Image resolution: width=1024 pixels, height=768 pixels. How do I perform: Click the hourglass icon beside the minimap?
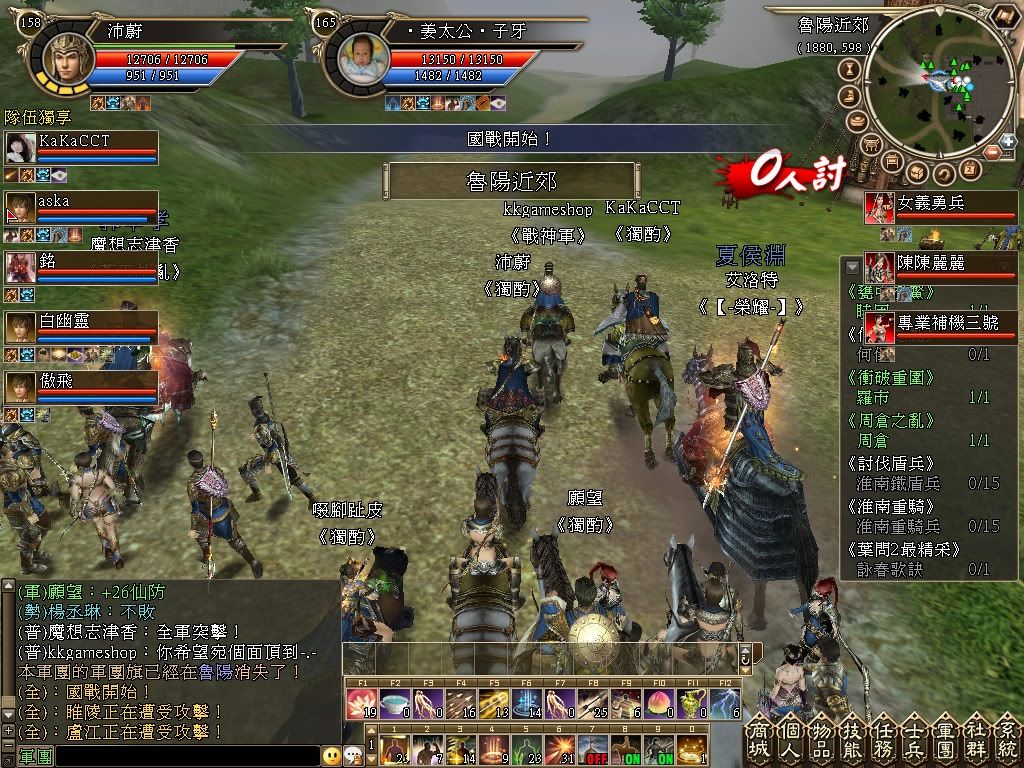852,69
